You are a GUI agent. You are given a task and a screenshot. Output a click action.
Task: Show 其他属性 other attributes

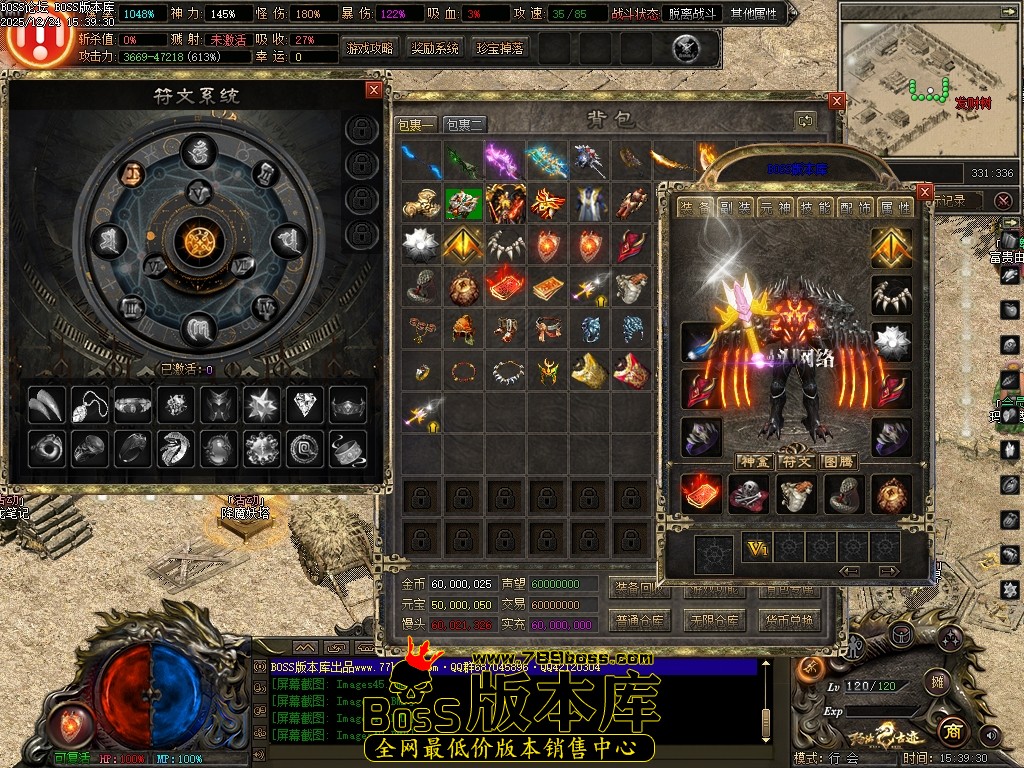pyautogui.click(x=757, y=14)
